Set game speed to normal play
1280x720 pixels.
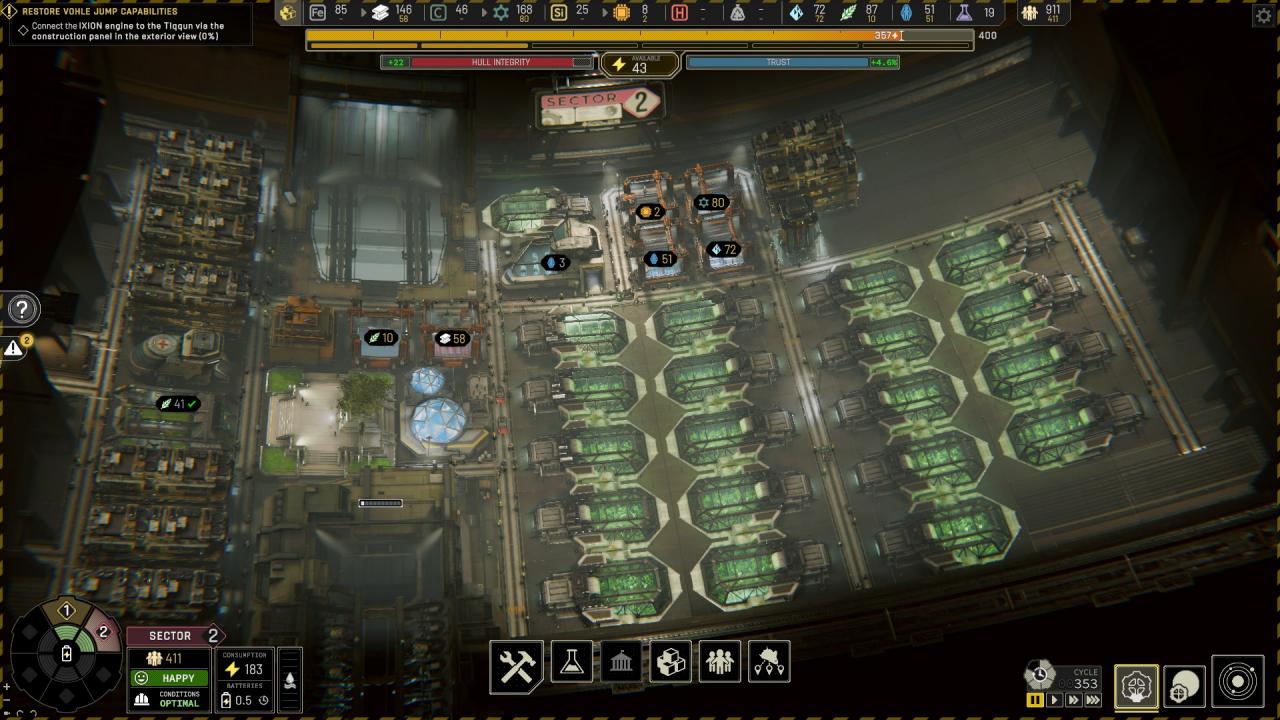1054,700
